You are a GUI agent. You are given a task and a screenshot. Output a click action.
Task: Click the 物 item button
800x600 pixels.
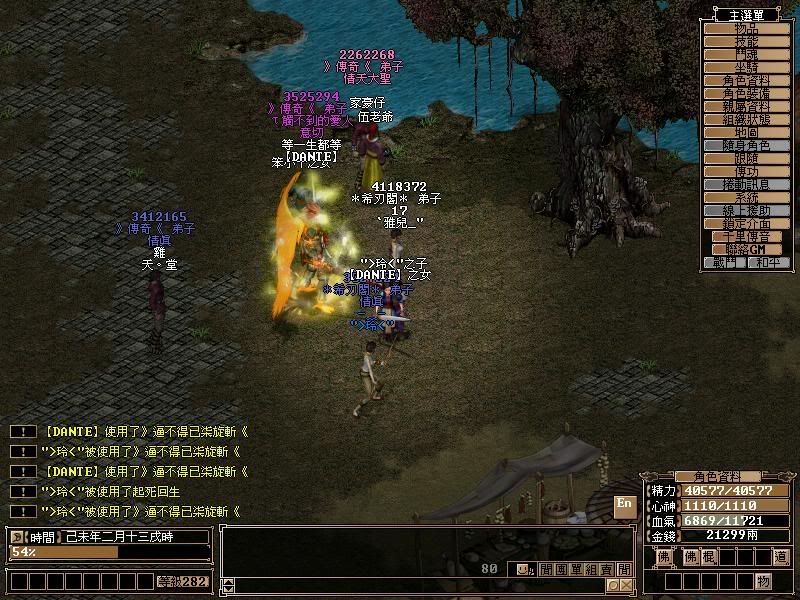763,581
